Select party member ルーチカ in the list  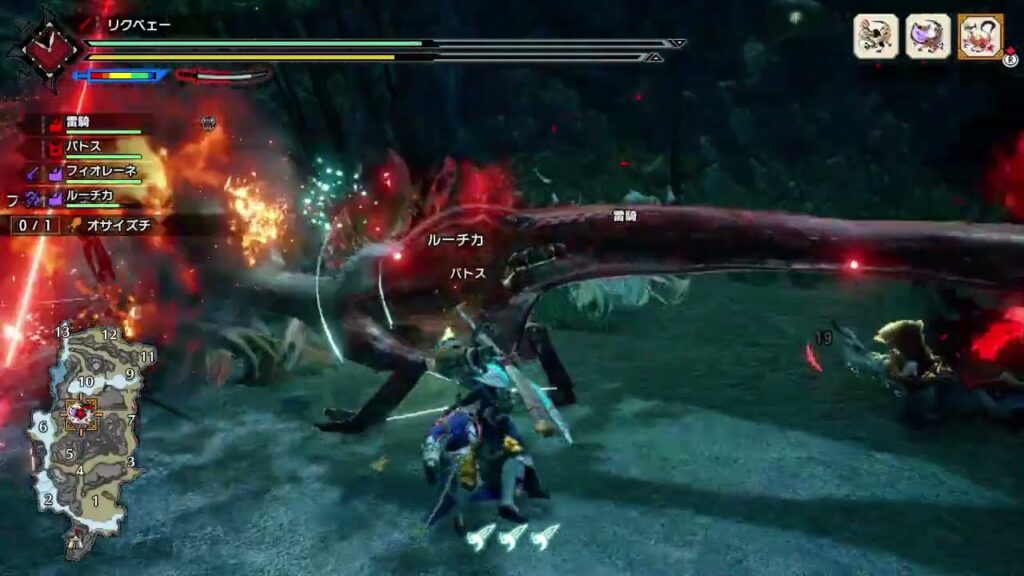[x=92, y=198]
